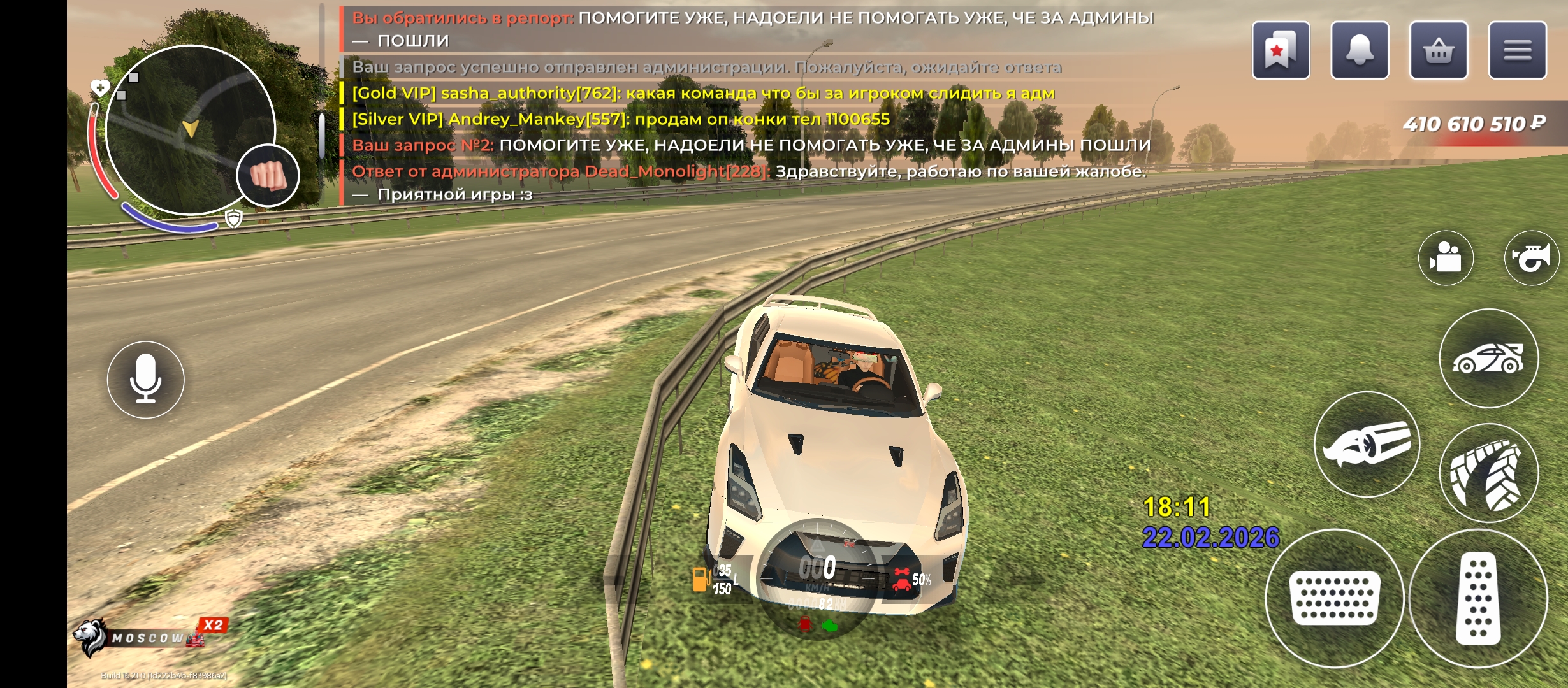Screen dimensions: 1568x688
Task: Open the car options button
Action: coord(1488,359)
